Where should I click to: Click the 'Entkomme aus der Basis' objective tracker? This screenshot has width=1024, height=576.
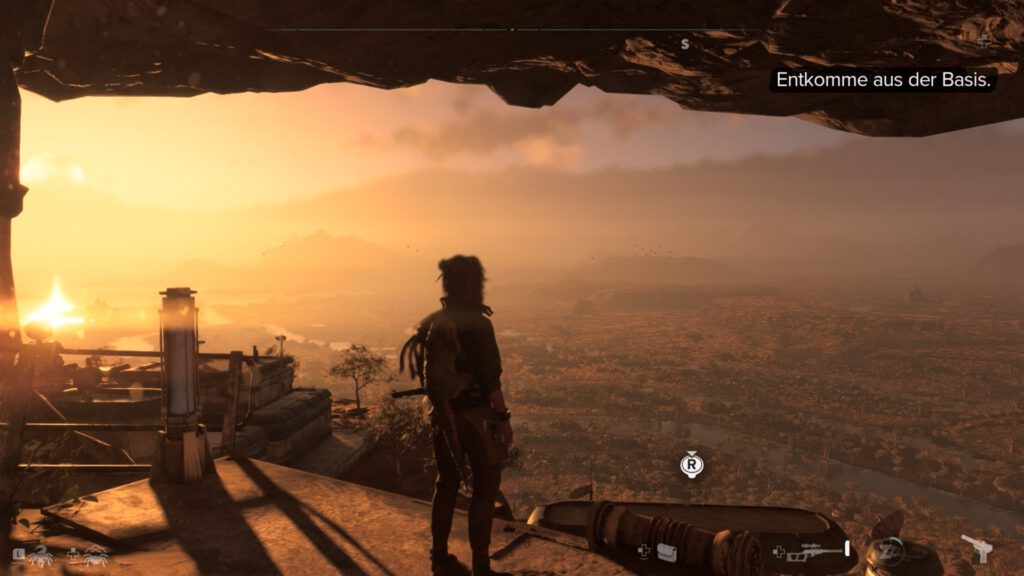point(883,80)
